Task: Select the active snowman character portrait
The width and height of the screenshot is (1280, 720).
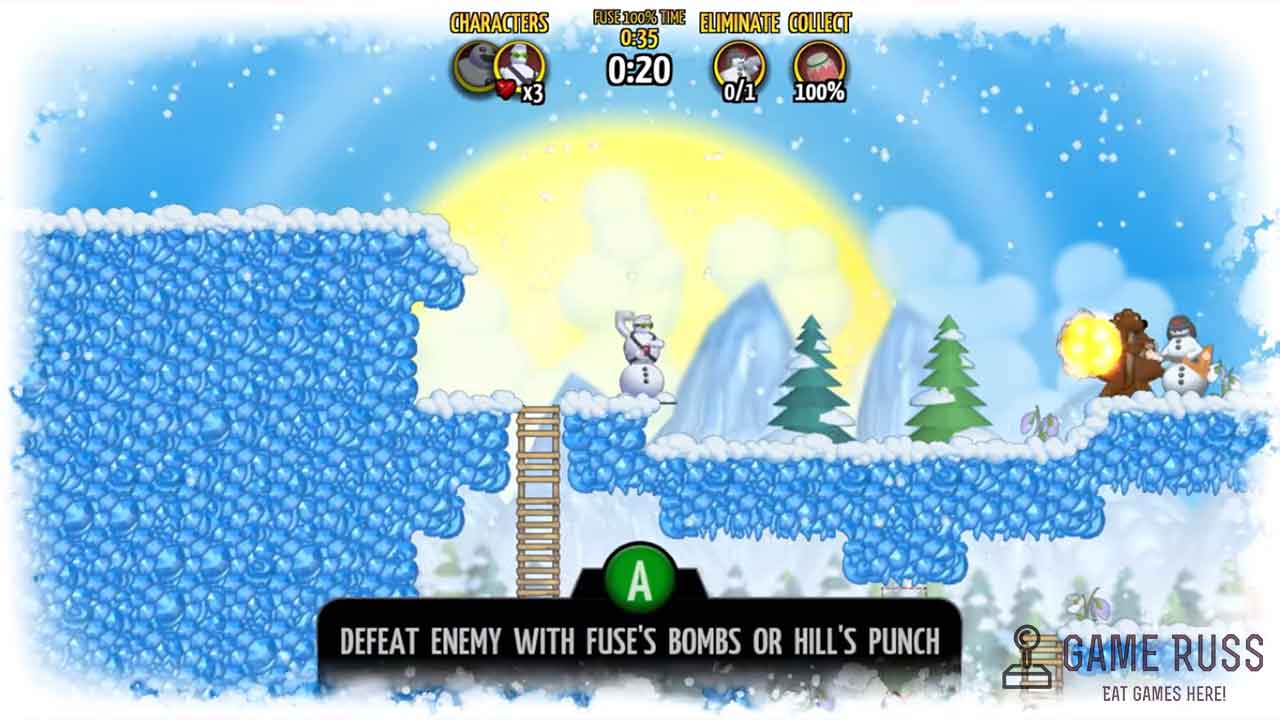Action: (x=520, y=65)
